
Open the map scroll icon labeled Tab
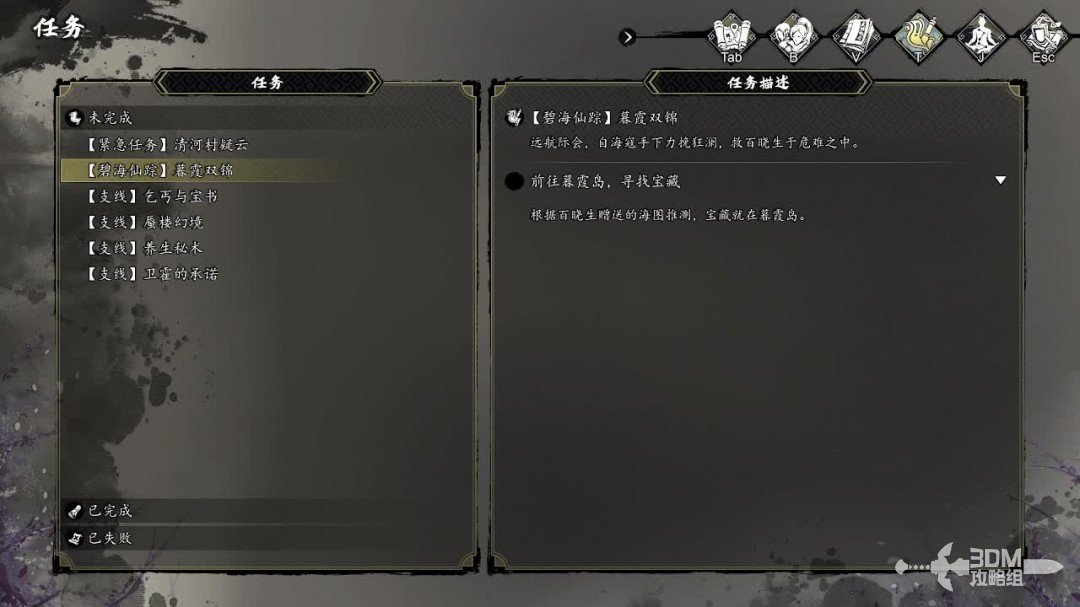pos(732,37)
